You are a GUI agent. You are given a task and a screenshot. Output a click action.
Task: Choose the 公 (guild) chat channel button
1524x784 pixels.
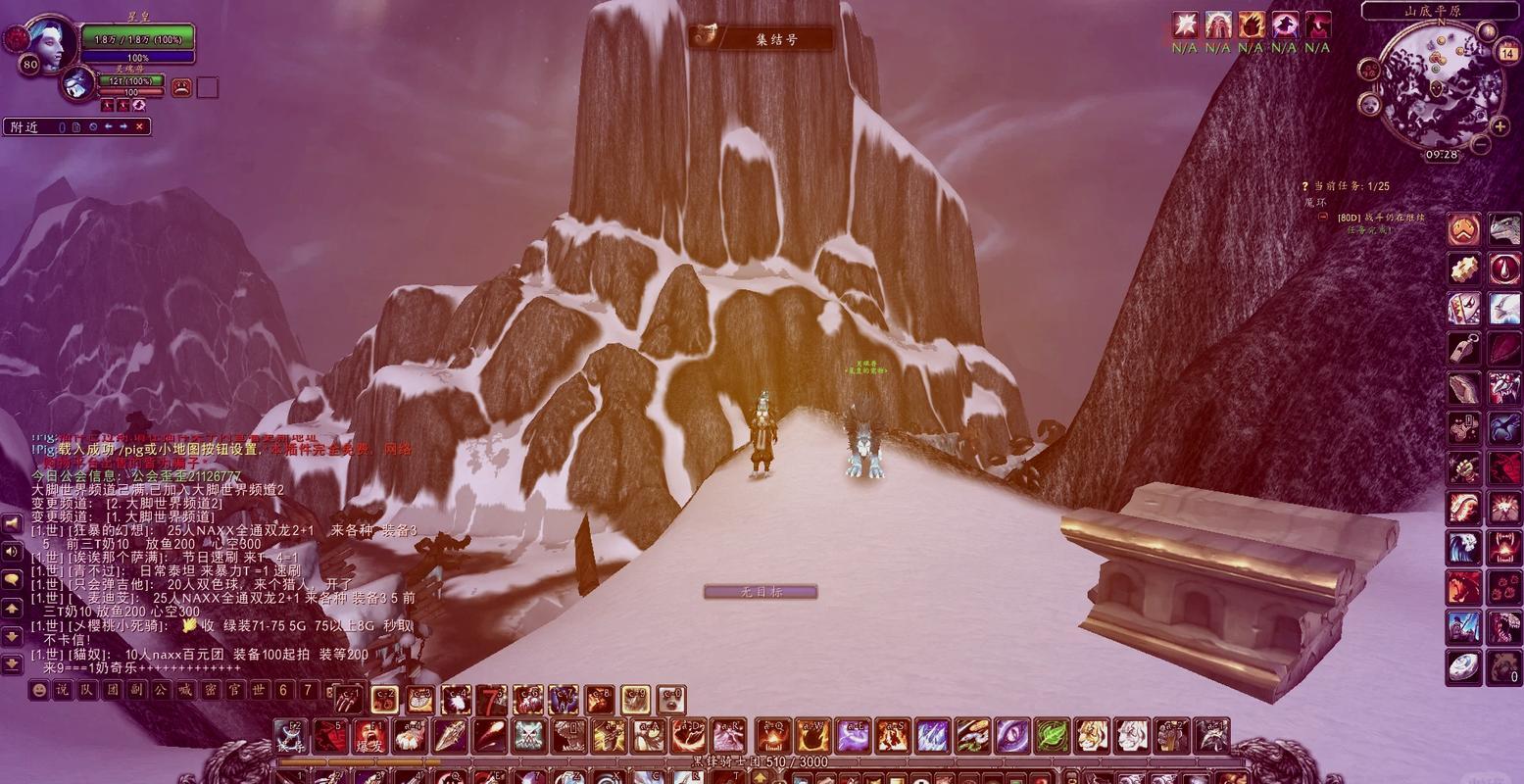(x=161, y=690)
